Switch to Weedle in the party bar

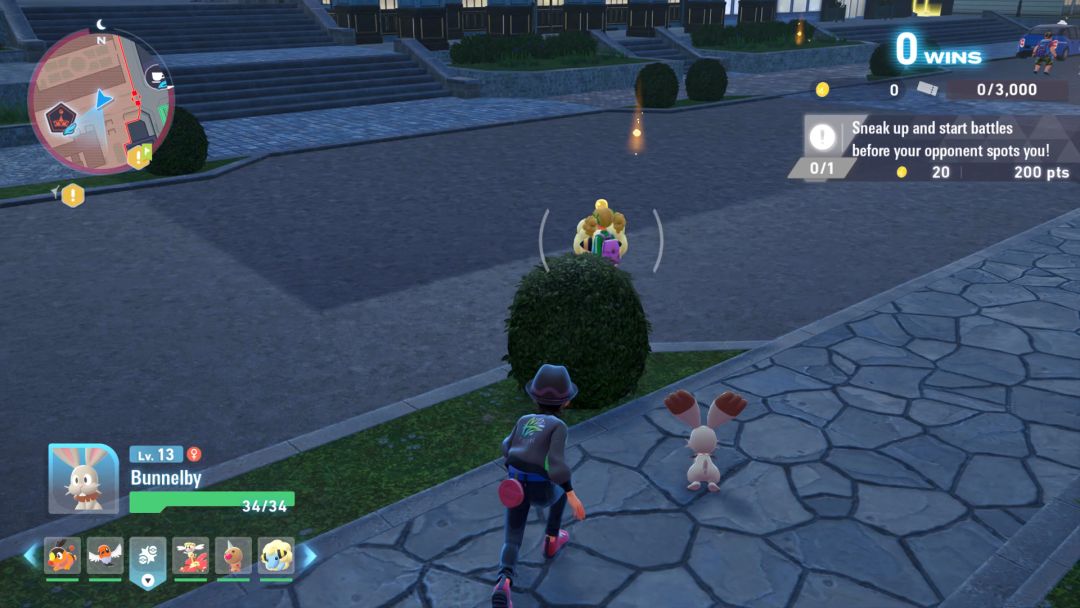(233, 557)
